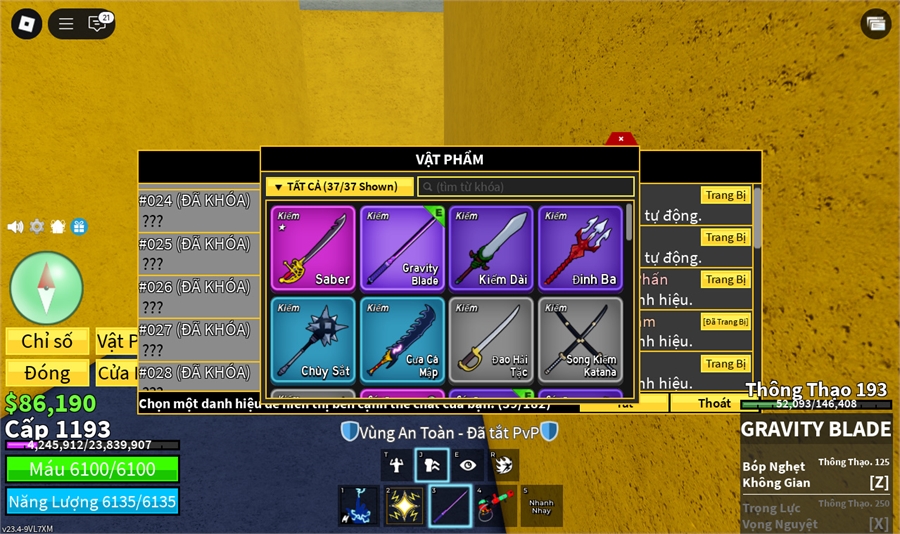Select the Đao Hải Tặc cutlass
This screenshot has height=534, width=900.
(x=491, y=340)
